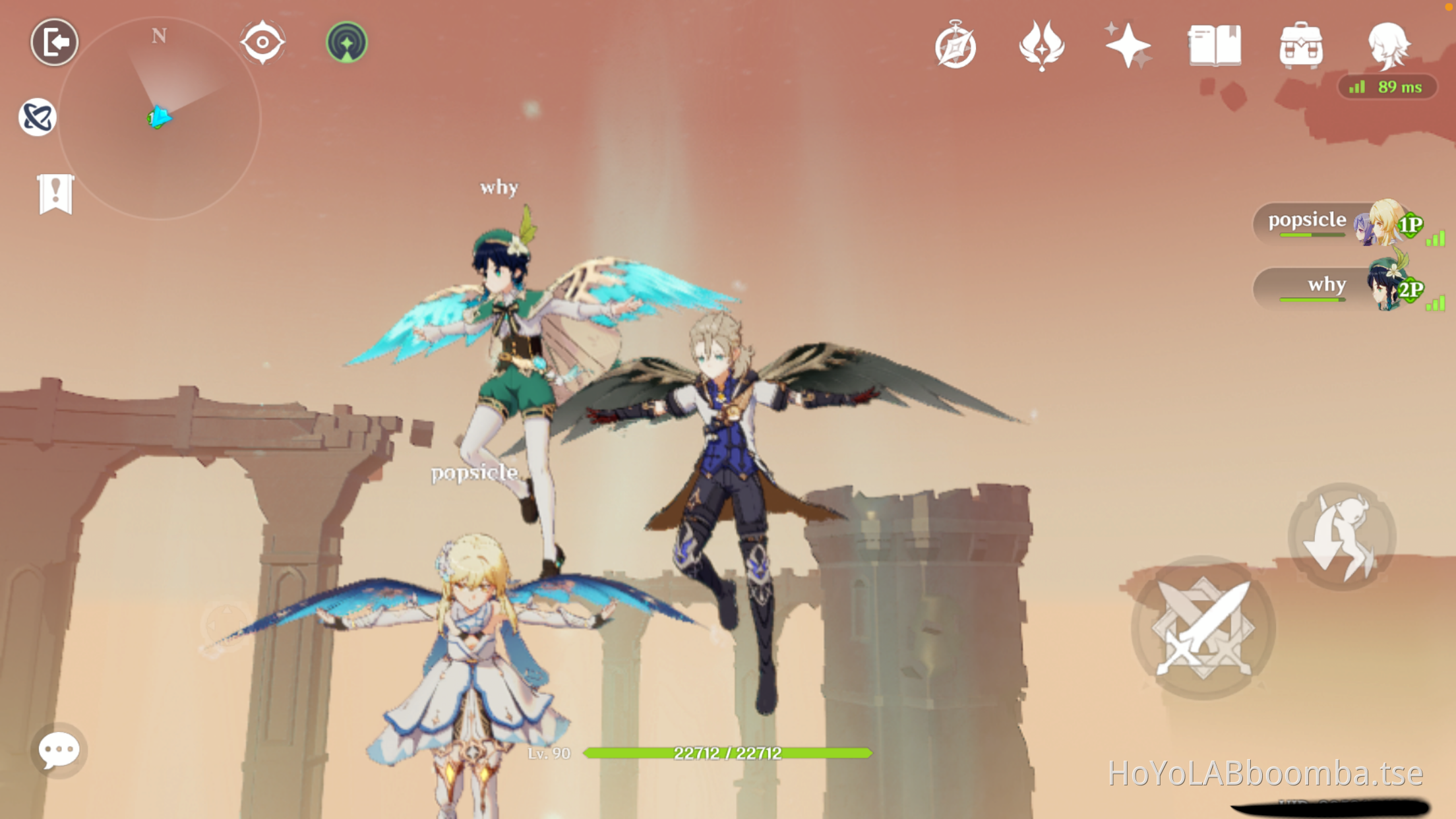This screenshot has width=1456, height=819.
Task: Open the Adventurer Handbook book icon
Action: [x=1213, y=45]
